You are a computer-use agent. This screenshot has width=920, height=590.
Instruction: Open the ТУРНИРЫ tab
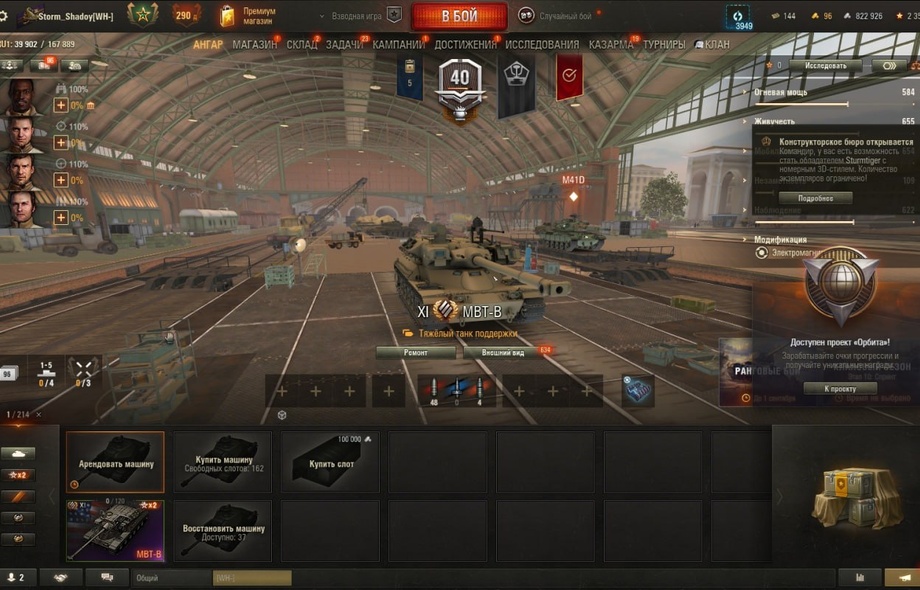click(664, 45)
